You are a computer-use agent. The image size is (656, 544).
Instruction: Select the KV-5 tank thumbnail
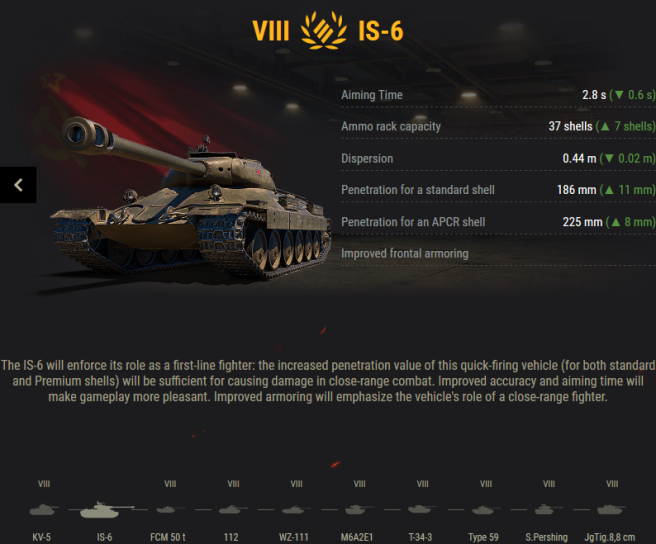pos(44,509)
